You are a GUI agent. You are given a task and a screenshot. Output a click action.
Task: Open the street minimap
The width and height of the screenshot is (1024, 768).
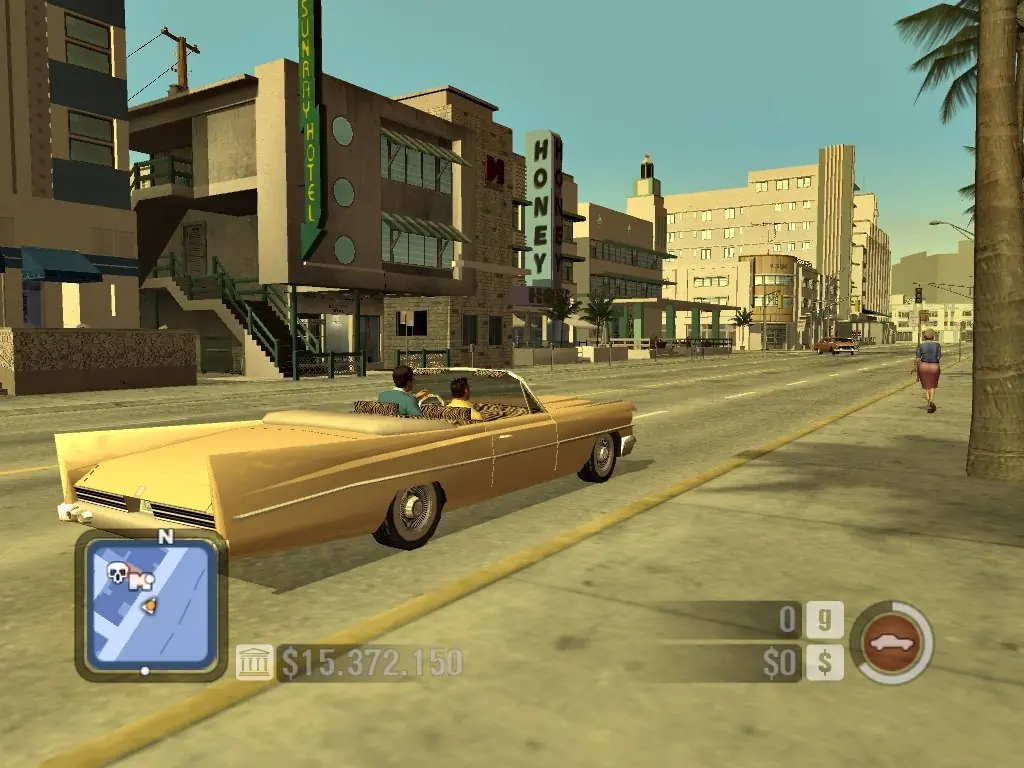point(150,605)
